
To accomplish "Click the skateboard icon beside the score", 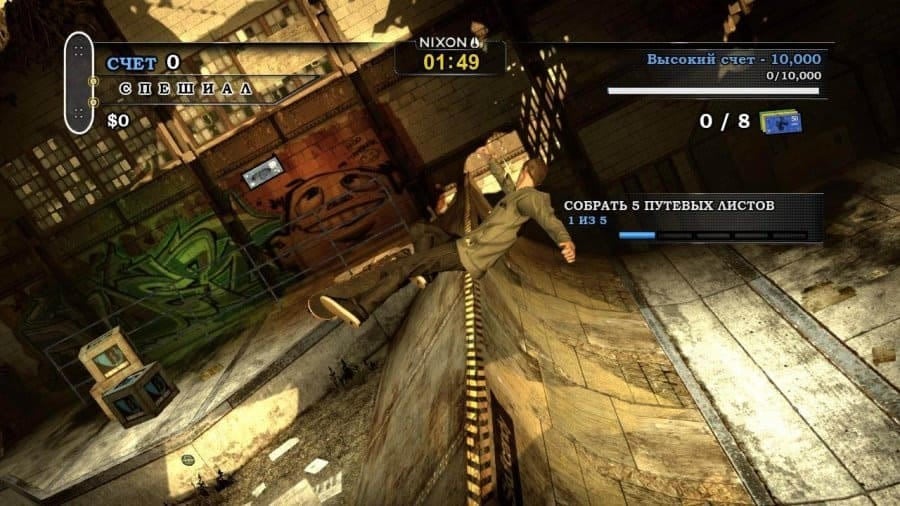I will (79, 82).
